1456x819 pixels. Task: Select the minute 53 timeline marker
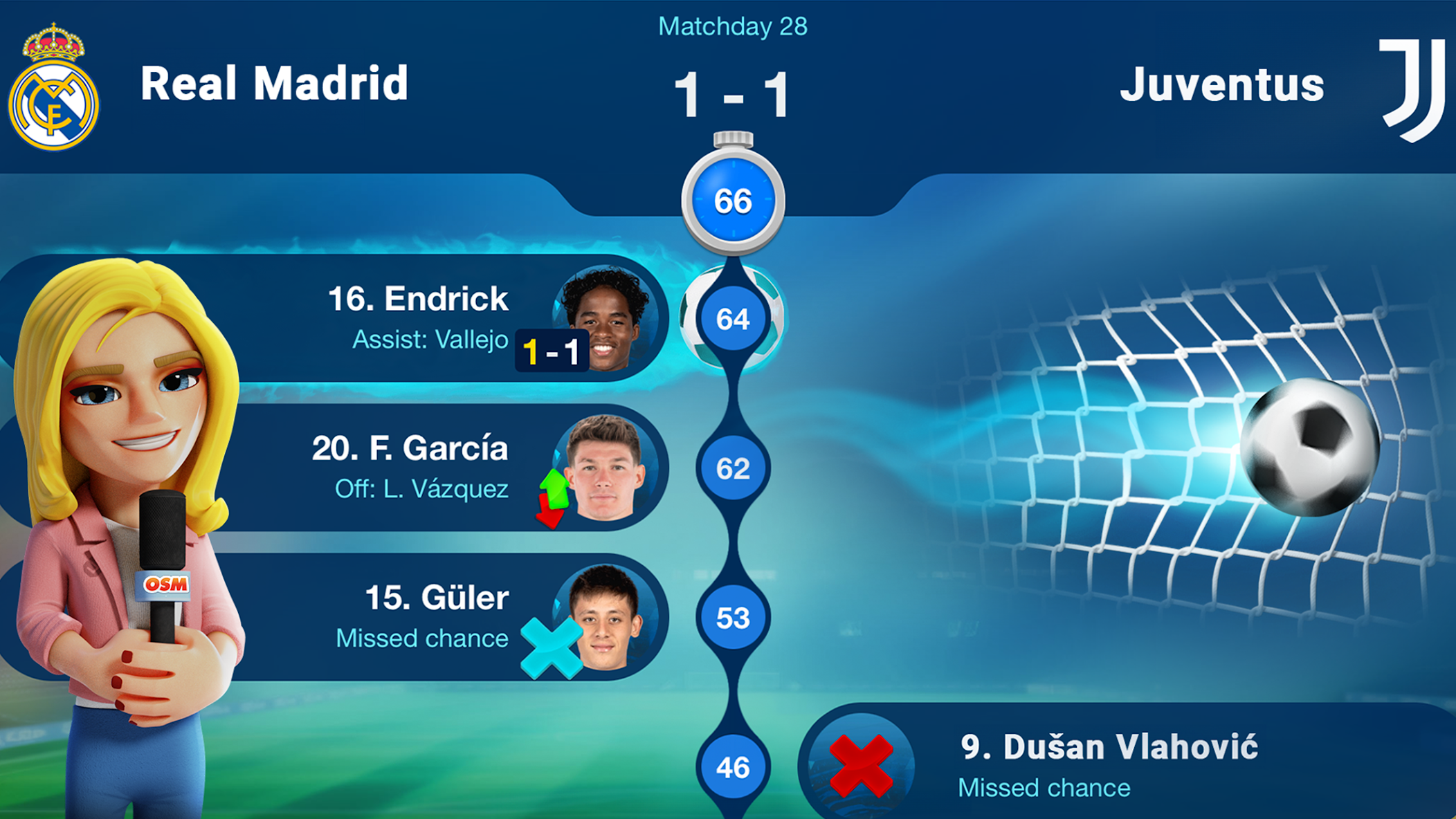[733, 618]
